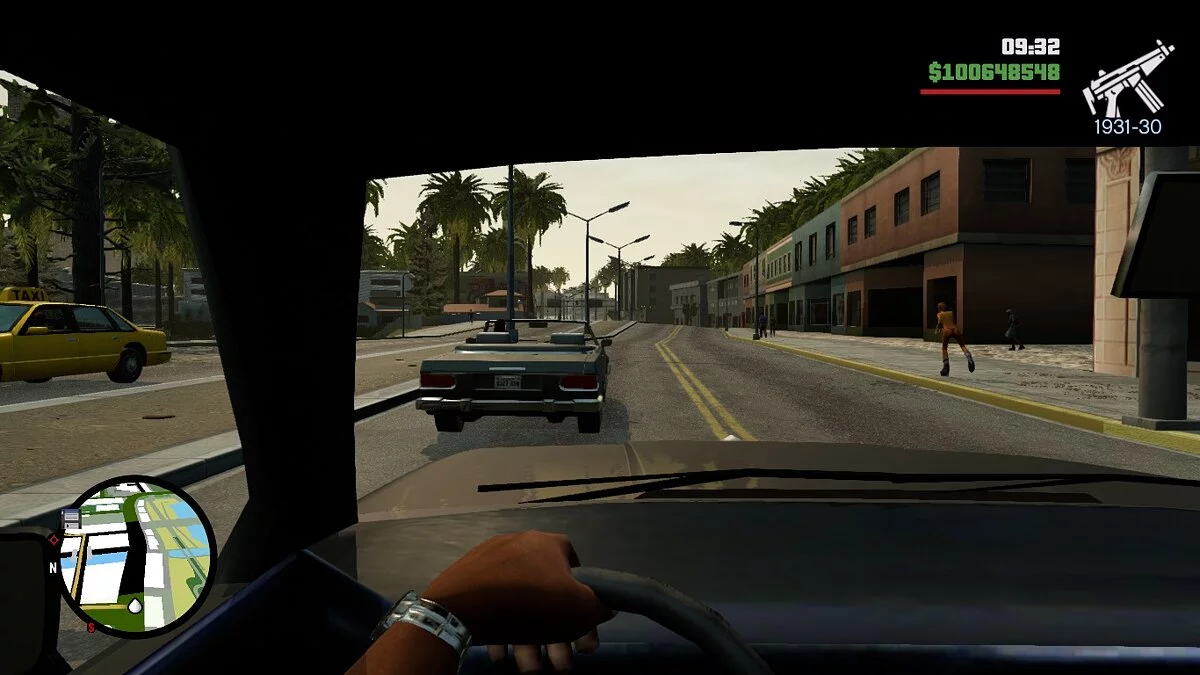The width and height of the screenshot is (1200, 675).
Task: Open the circular radar minimap
Action: point(135,556)
